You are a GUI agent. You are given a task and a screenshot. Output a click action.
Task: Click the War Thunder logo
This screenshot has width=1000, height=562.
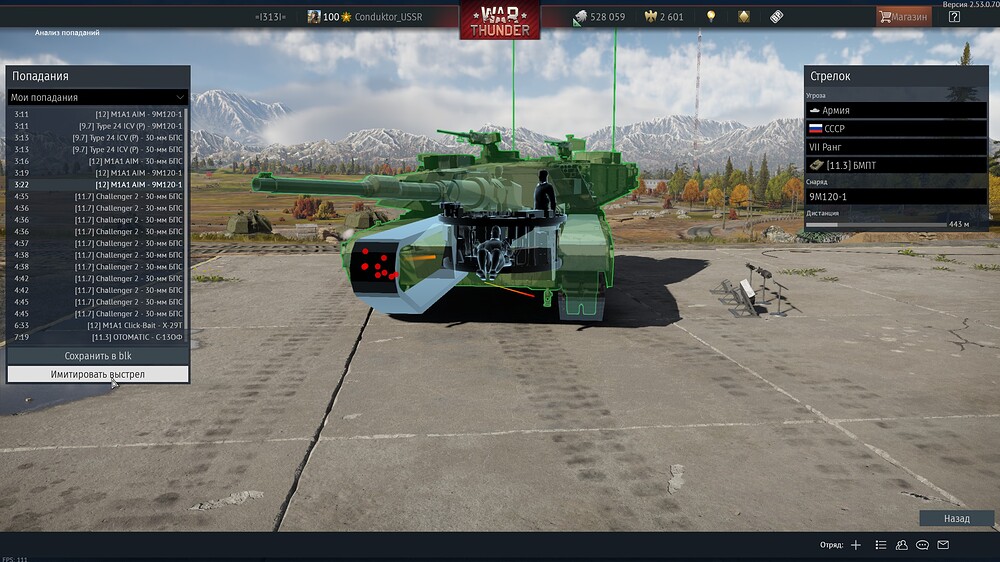coord(499,20)
